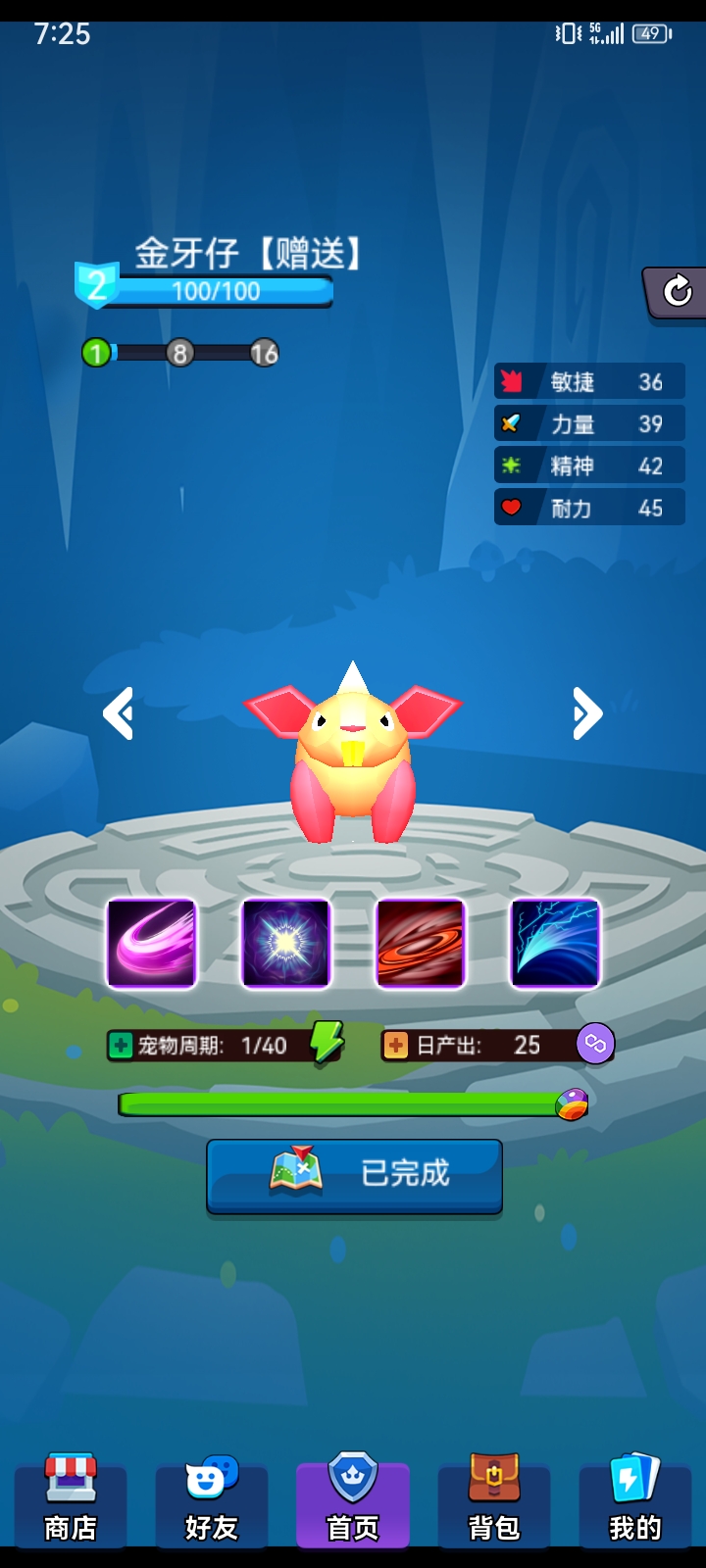Open the 背包 backpack tab
Viewport: 706px width, 1568px height.
[494, 1501]
